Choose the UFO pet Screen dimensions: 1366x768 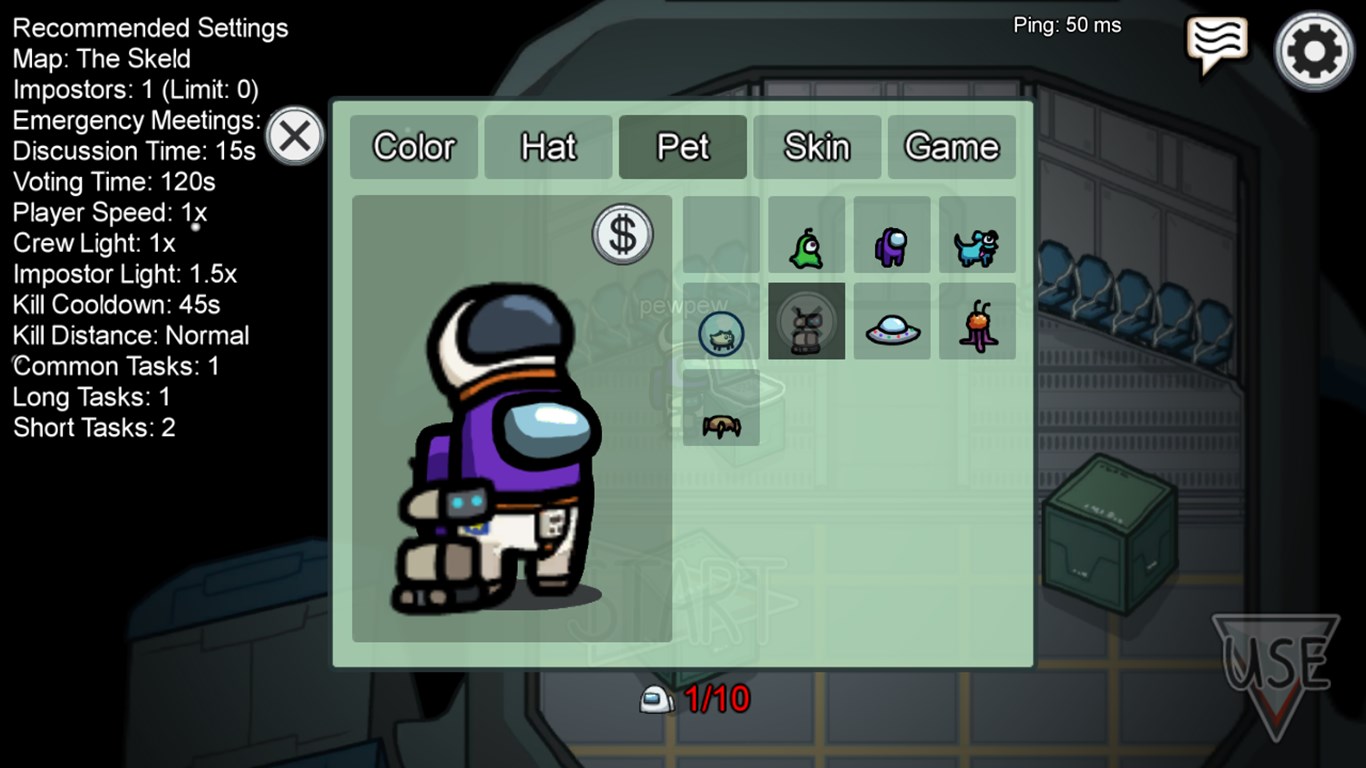coord(891,320)
